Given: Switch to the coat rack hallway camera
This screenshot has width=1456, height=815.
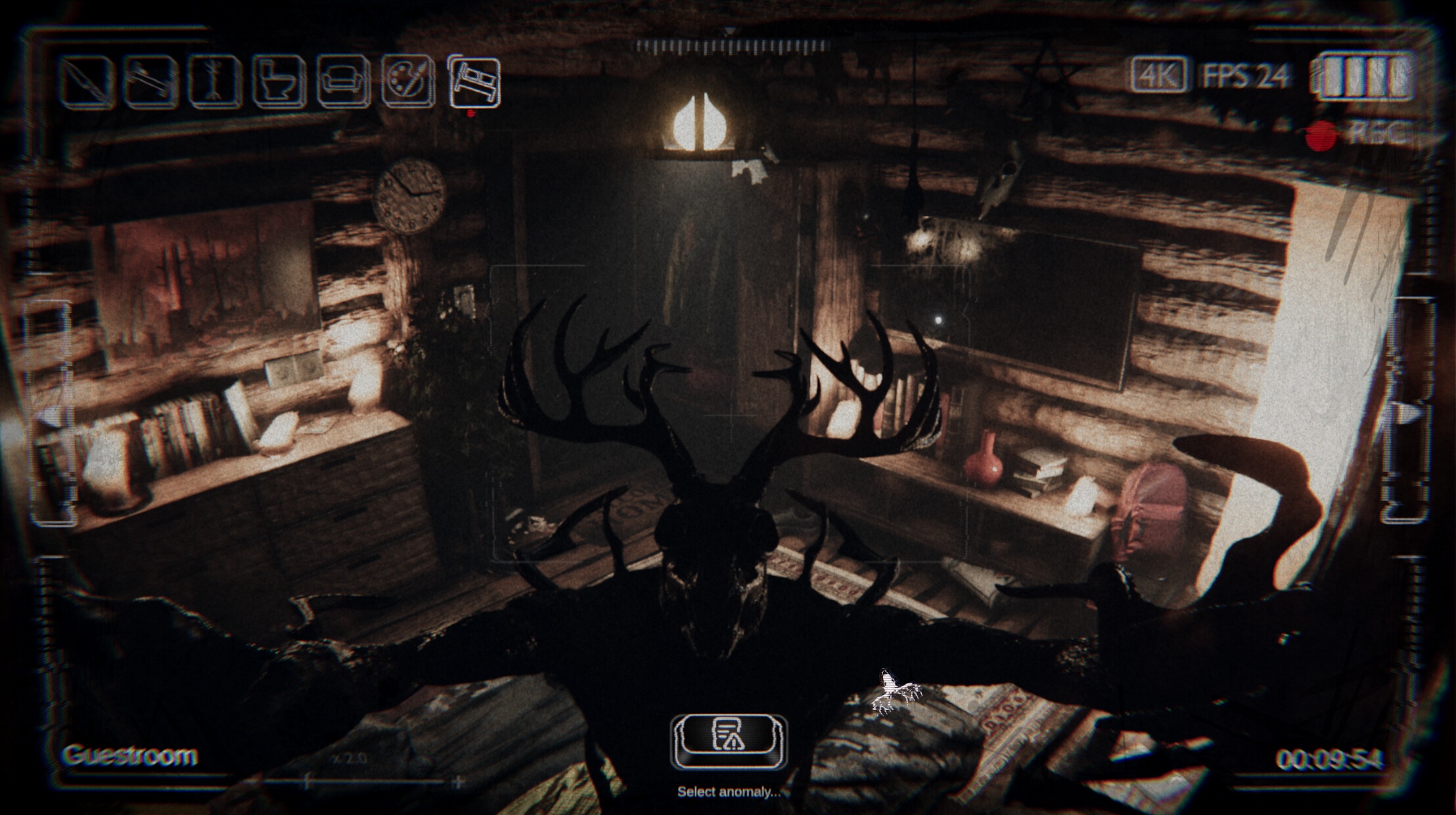Looking at the screenshot, I should (x=214, y=82).
